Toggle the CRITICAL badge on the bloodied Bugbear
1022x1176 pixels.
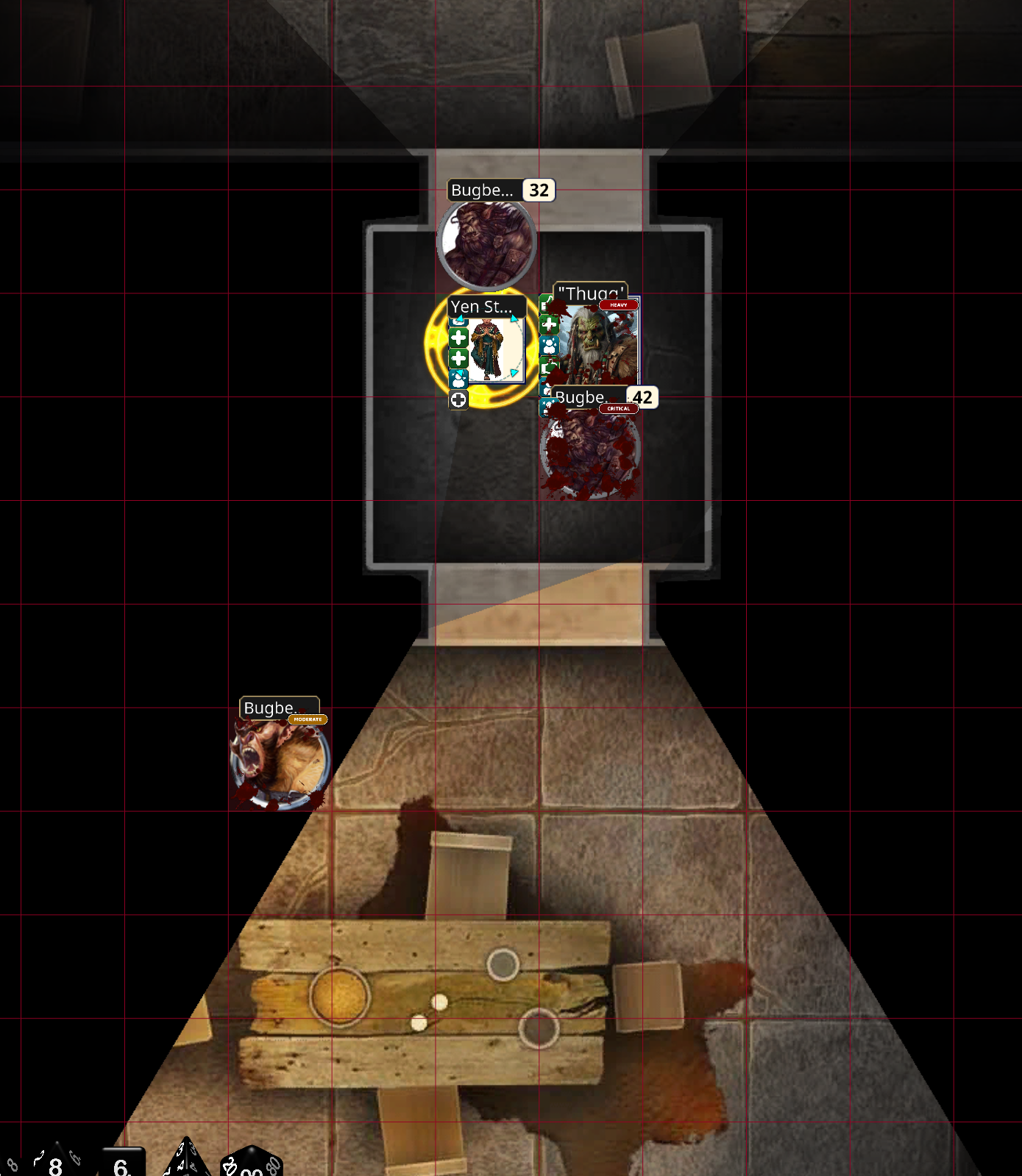pyautogui.click(x=618, y=409)
